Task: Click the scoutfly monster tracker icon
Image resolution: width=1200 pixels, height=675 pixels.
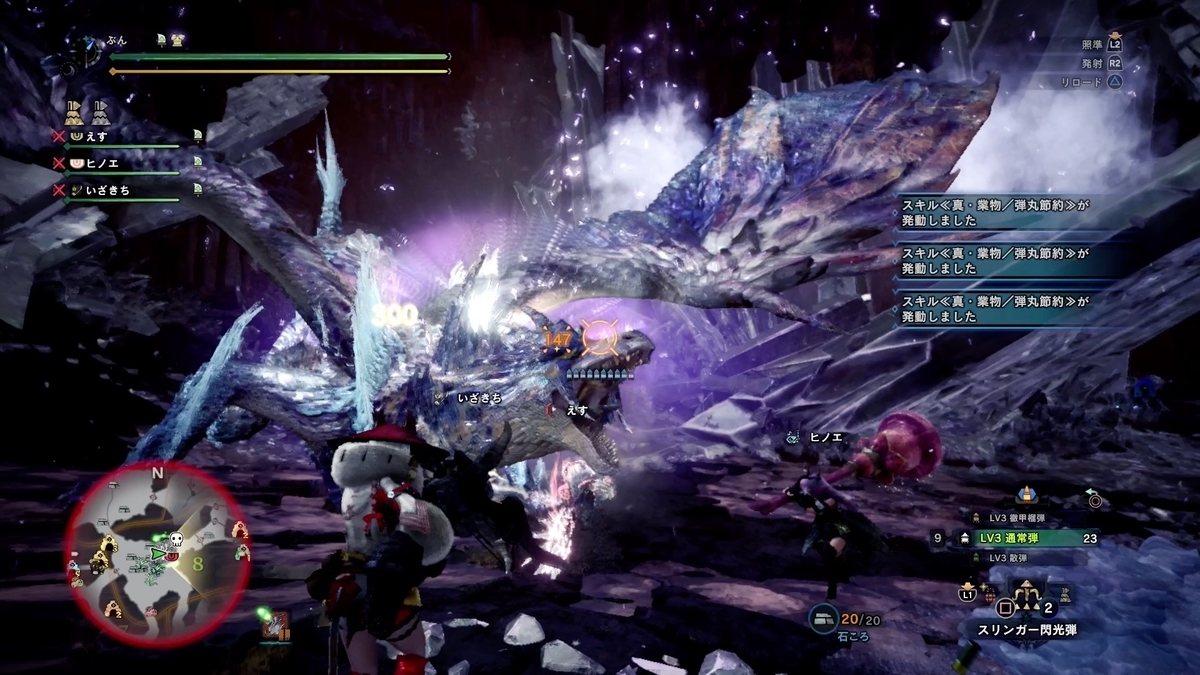Action: point(274,625)
